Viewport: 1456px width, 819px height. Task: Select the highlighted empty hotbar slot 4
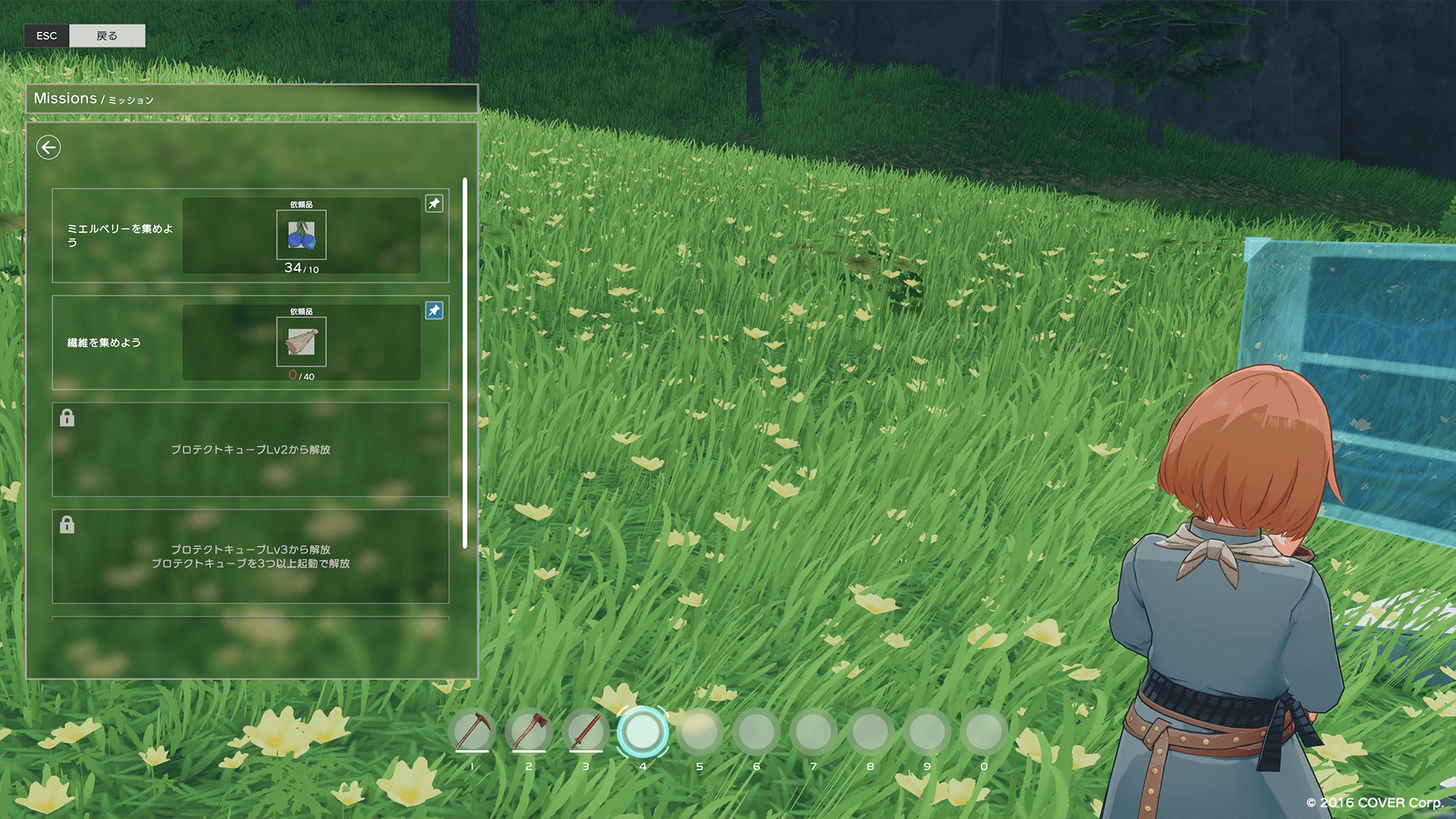tap(643, 732)
